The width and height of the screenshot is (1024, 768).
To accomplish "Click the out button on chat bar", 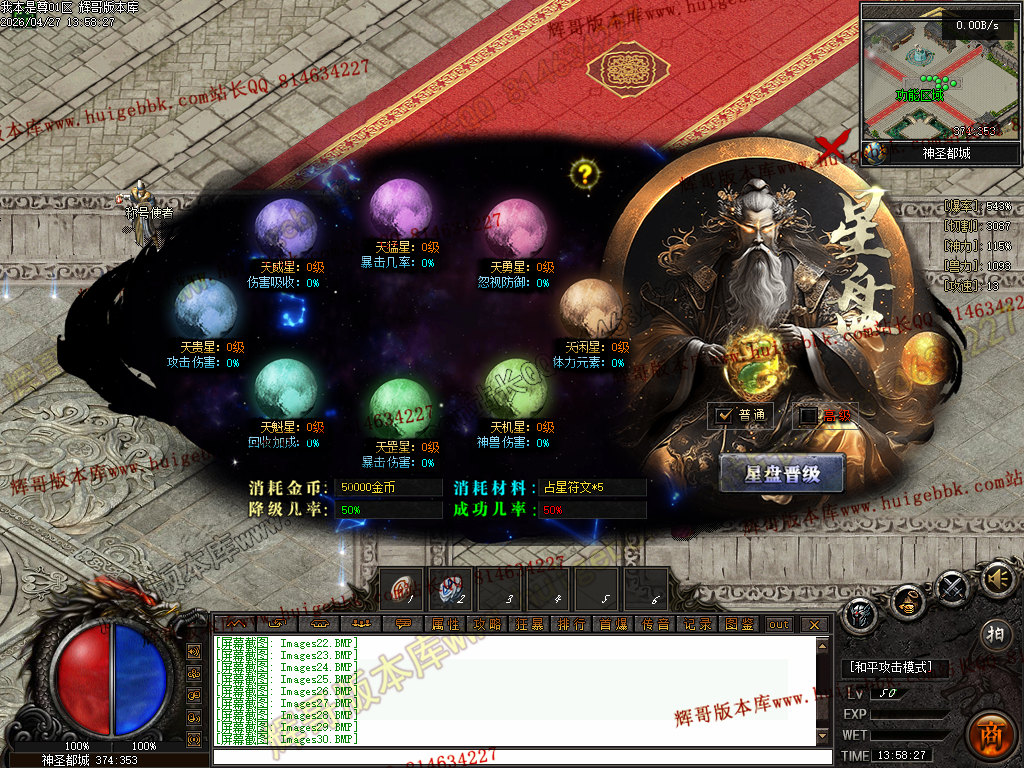I will pyautogui.click(x=778, y=624).
